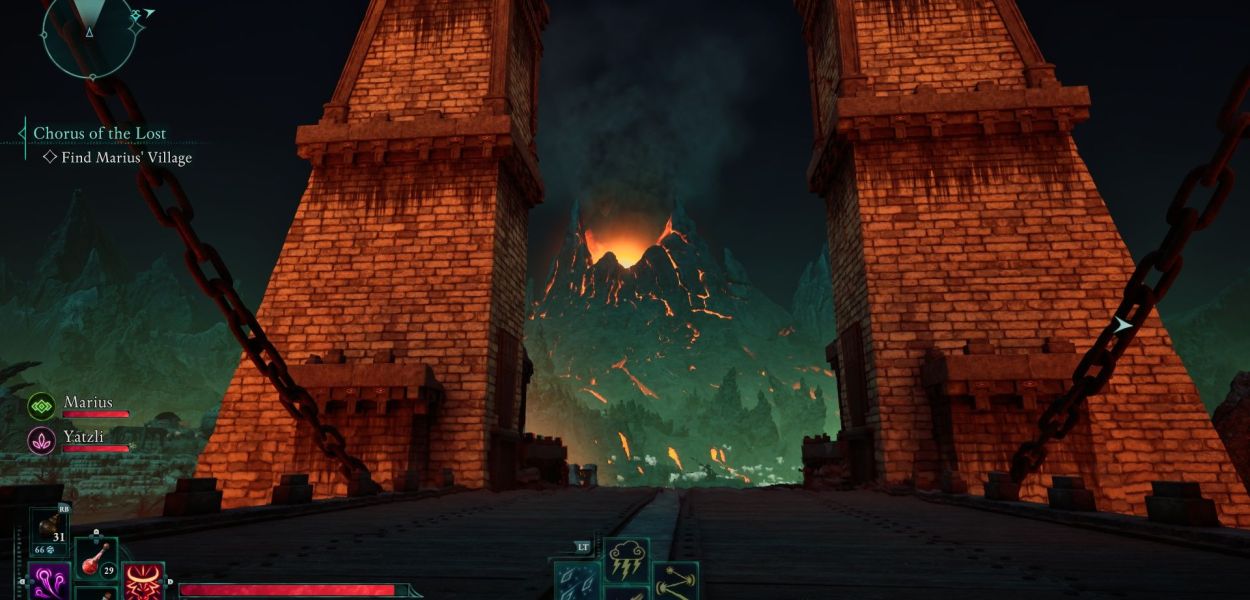
Task: Cast the ice shards spell
Action: 577,583
